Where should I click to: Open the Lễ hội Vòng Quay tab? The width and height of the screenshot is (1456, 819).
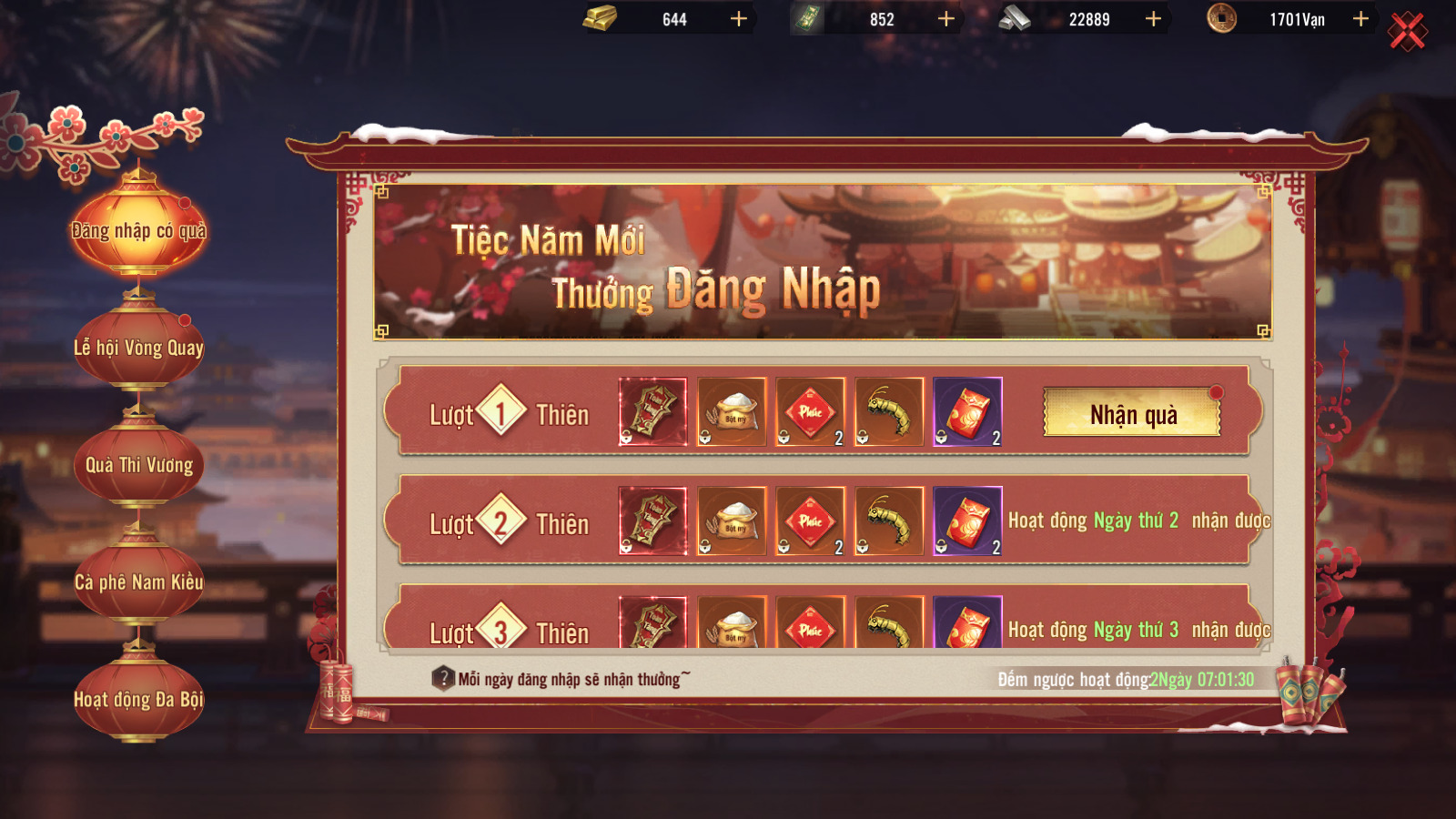(139, 348)
